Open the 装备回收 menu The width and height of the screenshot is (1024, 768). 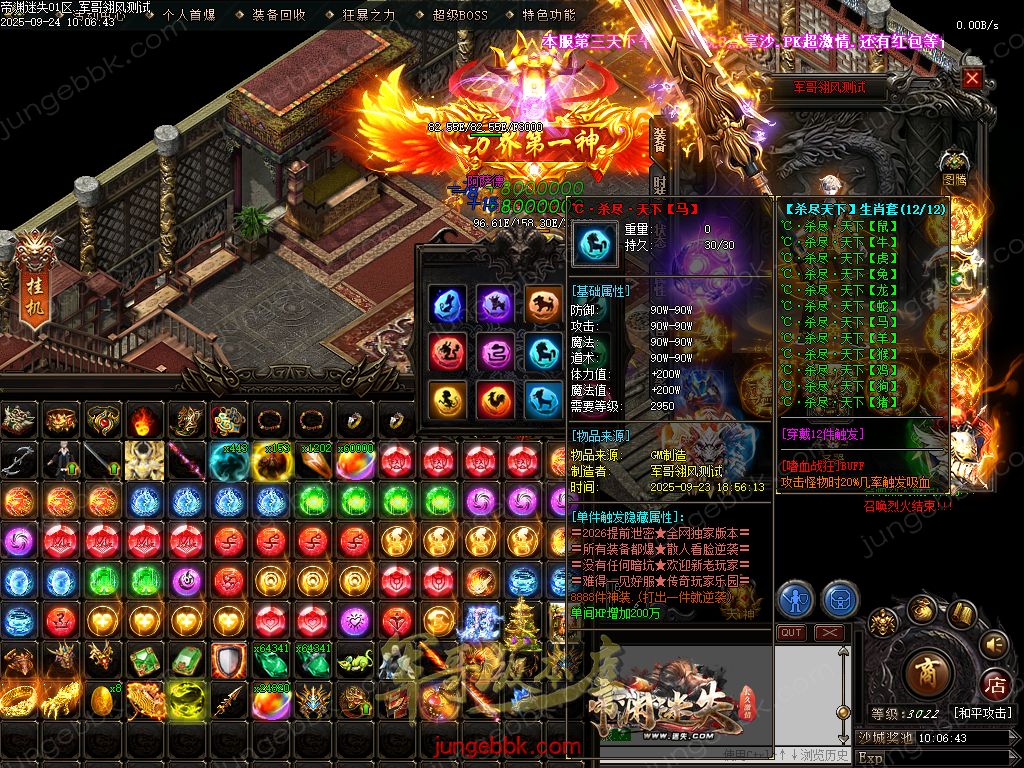click(279, 15)
